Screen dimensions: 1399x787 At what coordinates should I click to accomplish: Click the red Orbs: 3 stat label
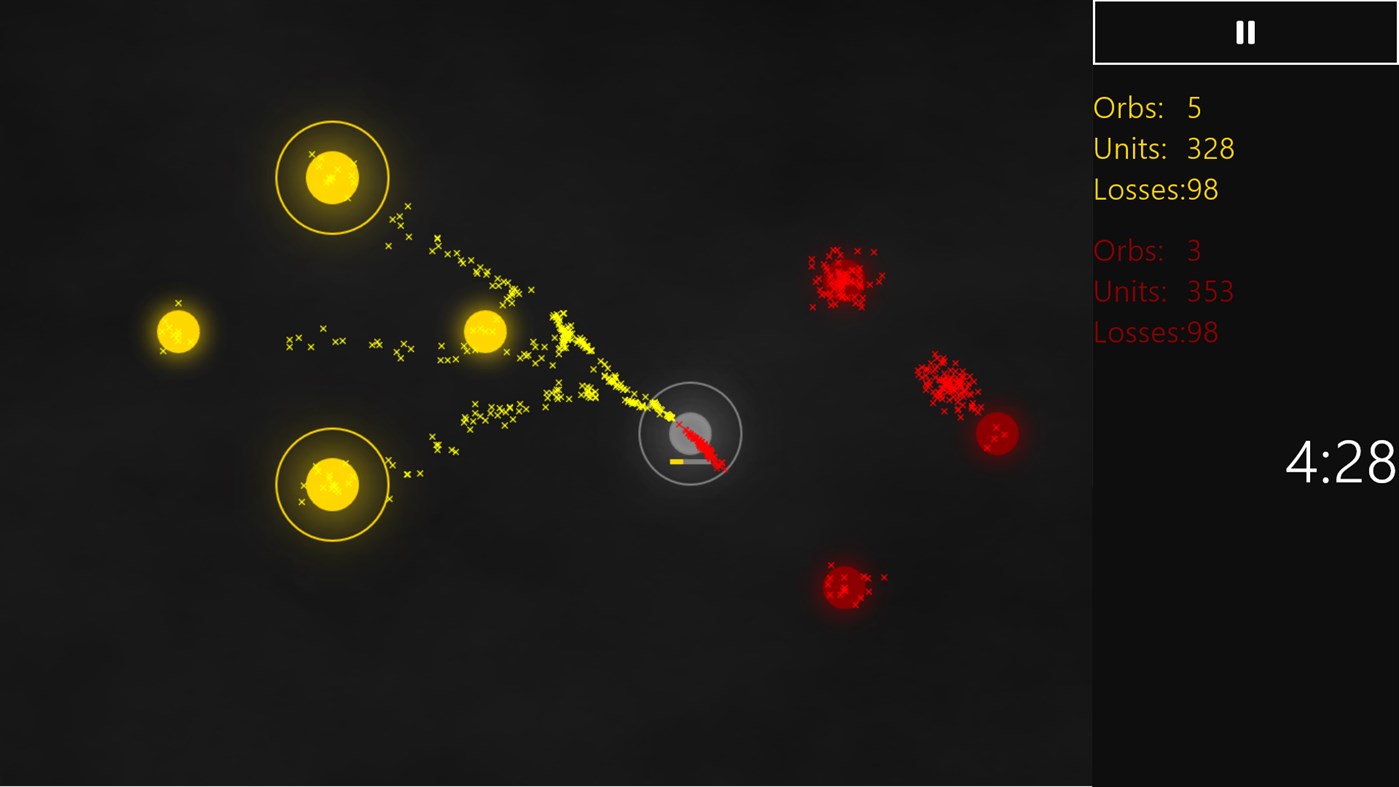click(x=1147, y=250)
